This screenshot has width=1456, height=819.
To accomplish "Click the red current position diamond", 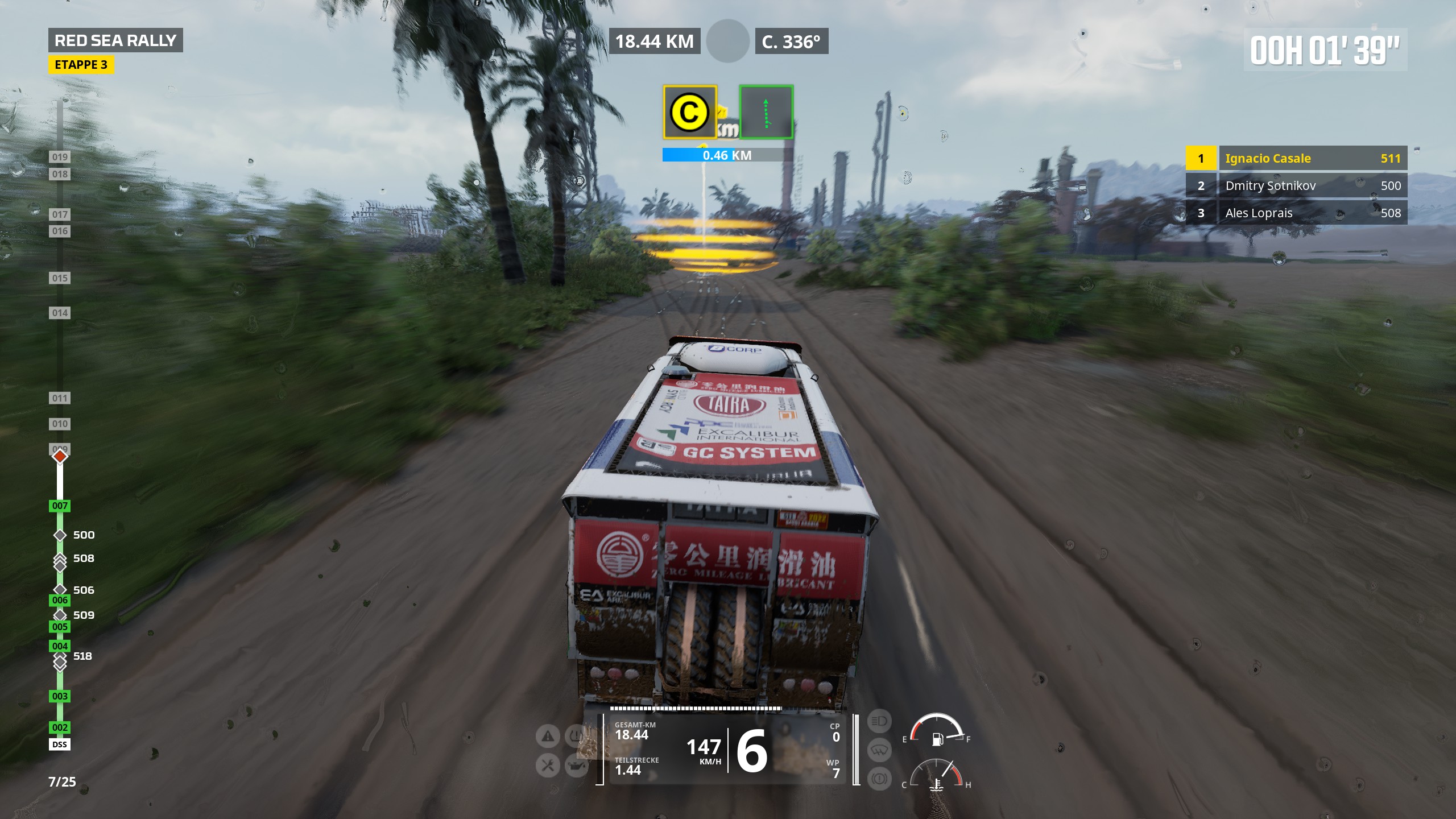I will click(x=60, y=456).
